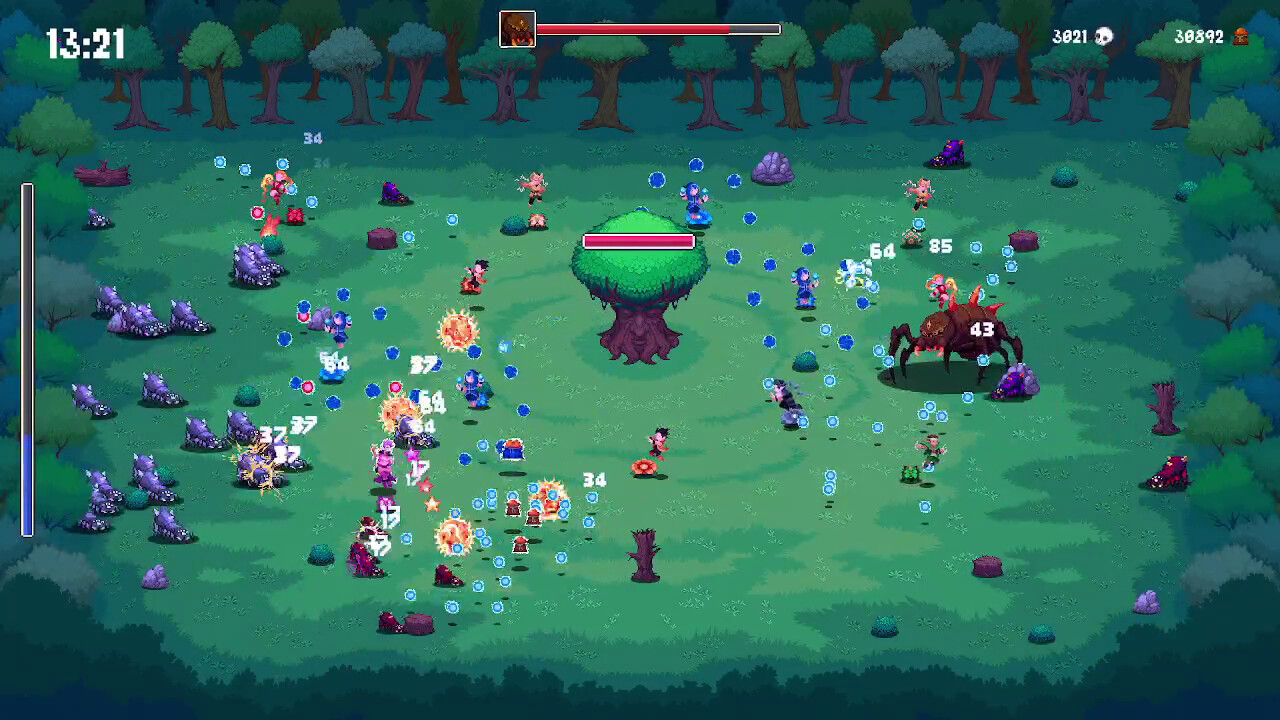Click the boss health bar at top

pyautogui.click(x=660, y=29)
